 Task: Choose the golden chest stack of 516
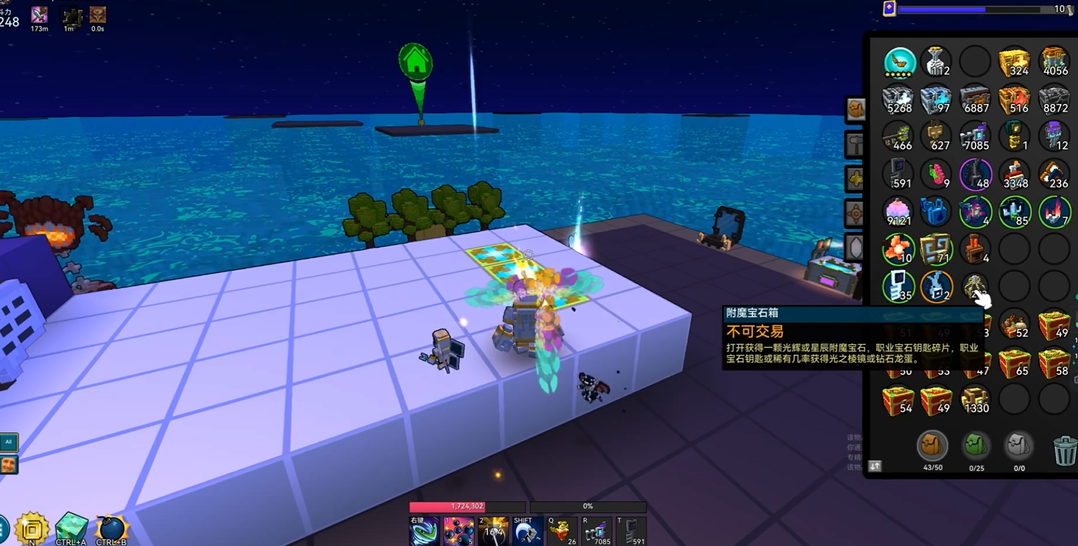click(x=1014, y=99)
